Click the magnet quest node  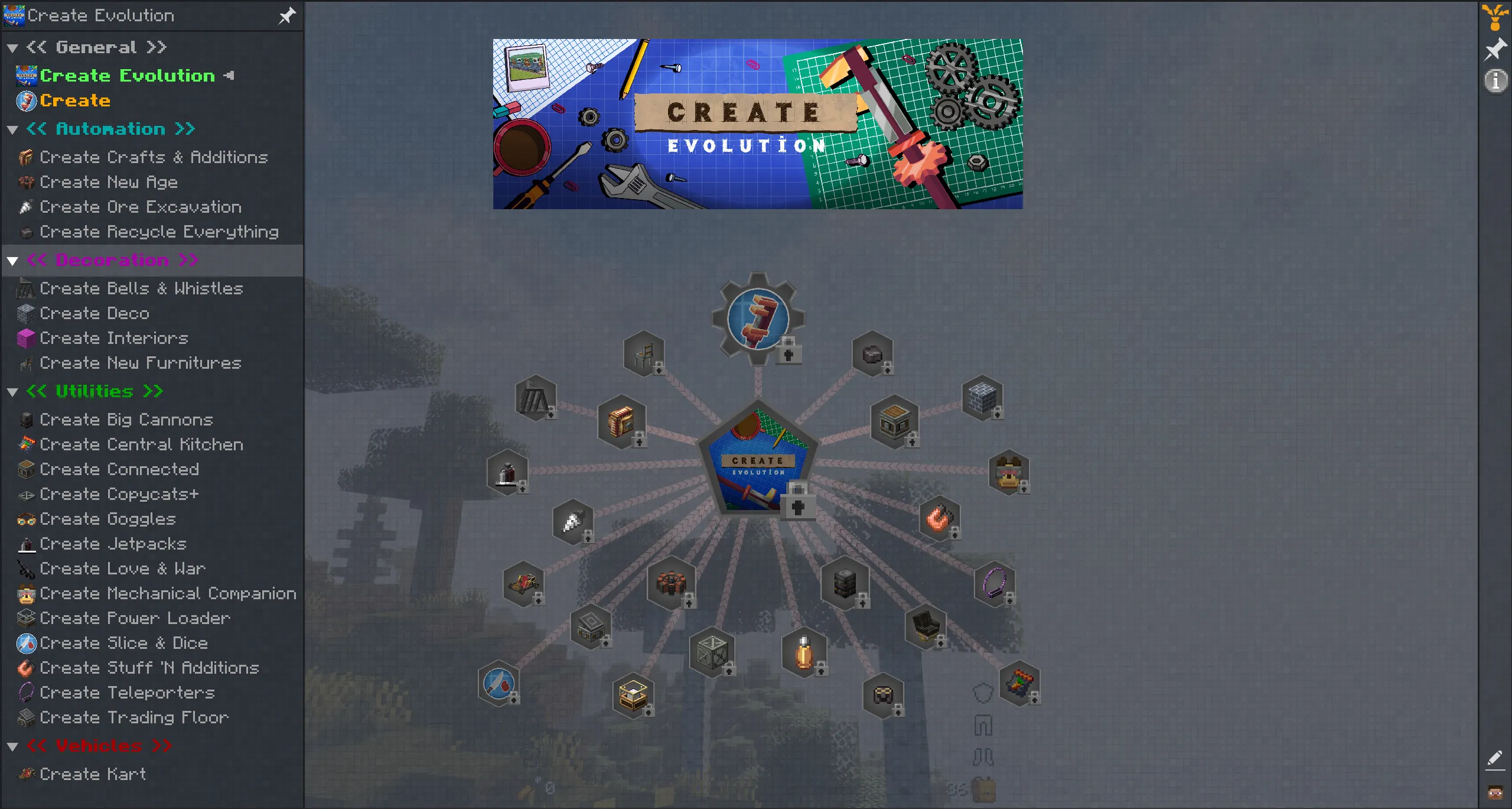pos(939,519)
